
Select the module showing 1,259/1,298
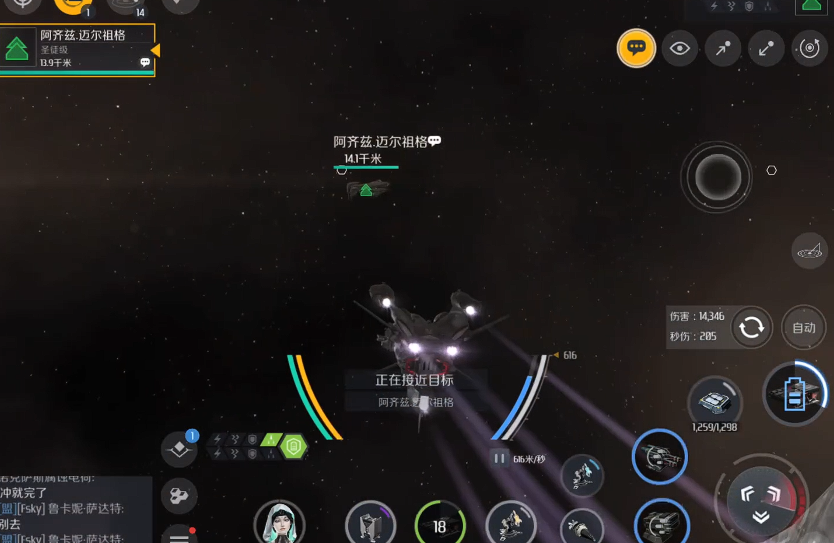(x=715, y=403)
